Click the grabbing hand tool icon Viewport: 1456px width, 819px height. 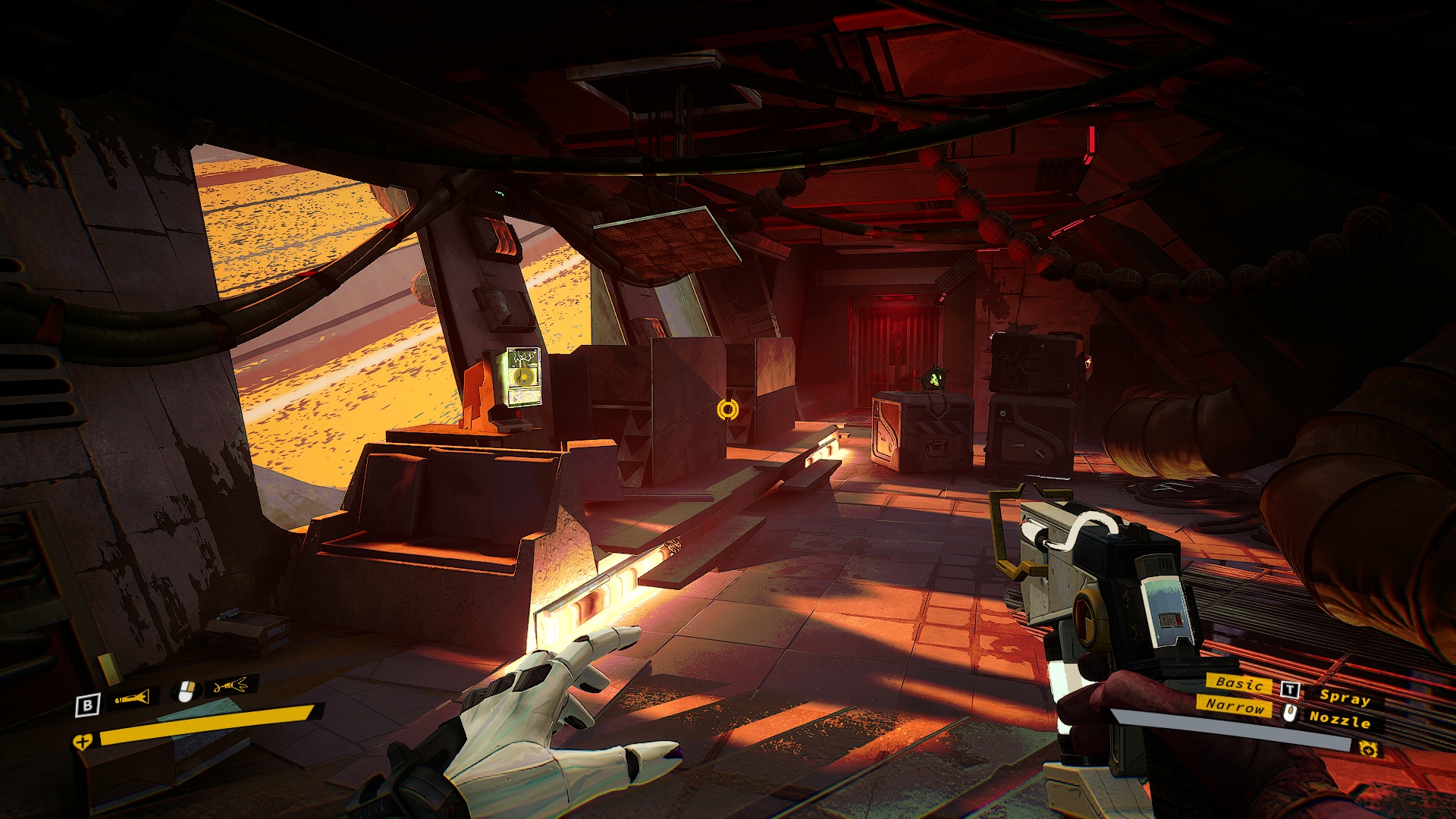pyautogui.click(x=231, y=686)
